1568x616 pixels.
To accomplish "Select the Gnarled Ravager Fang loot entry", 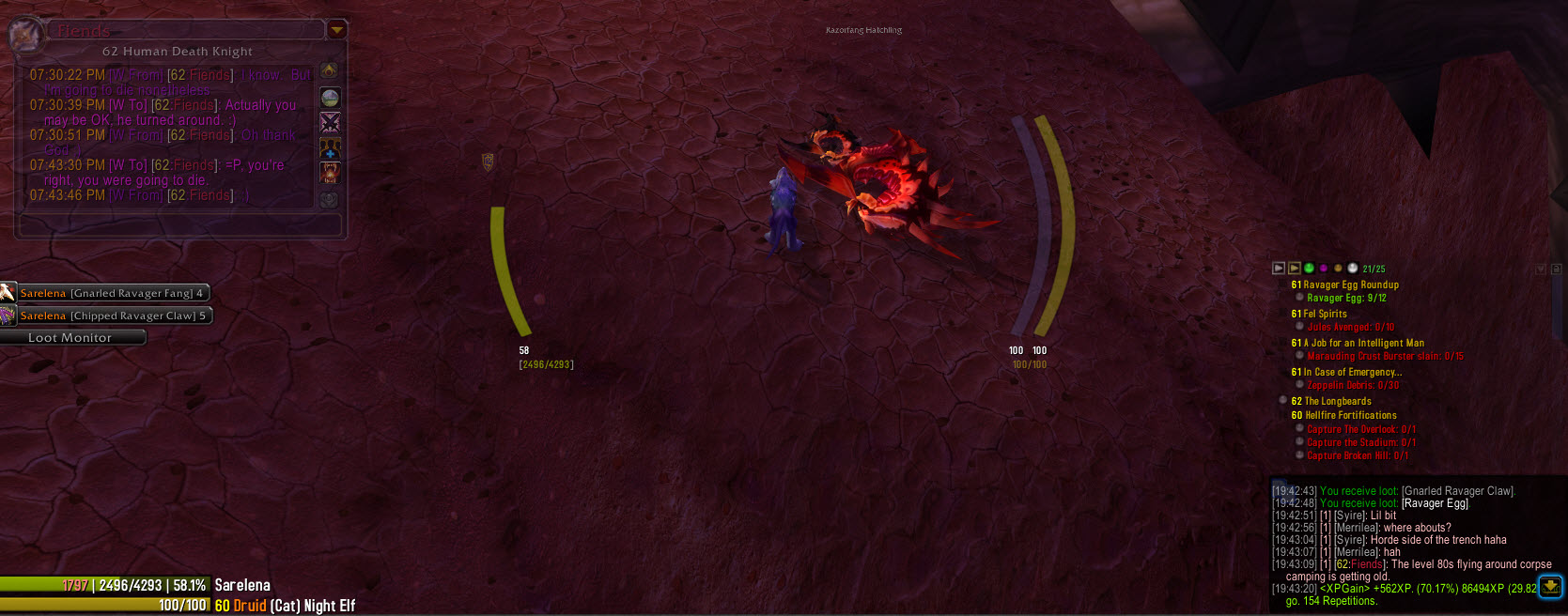I will pos(113,293).
